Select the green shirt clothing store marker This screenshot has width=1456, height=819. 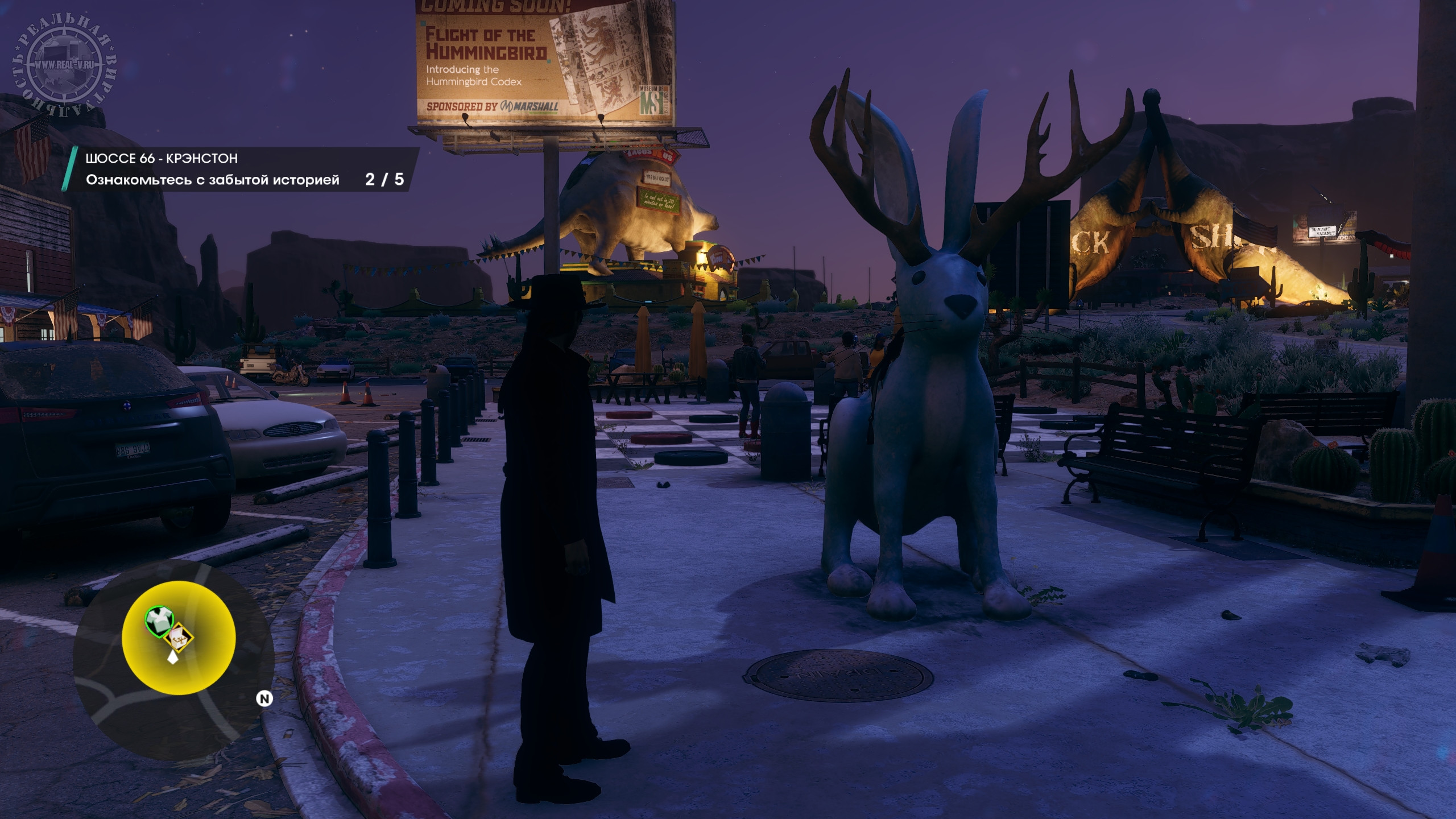159,619
